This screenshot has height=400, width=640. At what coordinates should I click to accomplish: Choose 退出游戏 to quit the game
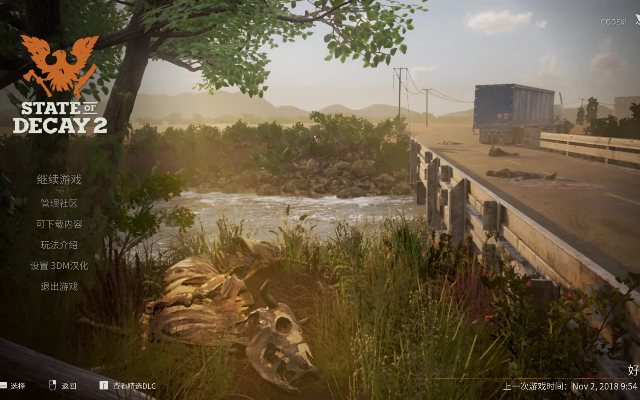pos(59,287)
